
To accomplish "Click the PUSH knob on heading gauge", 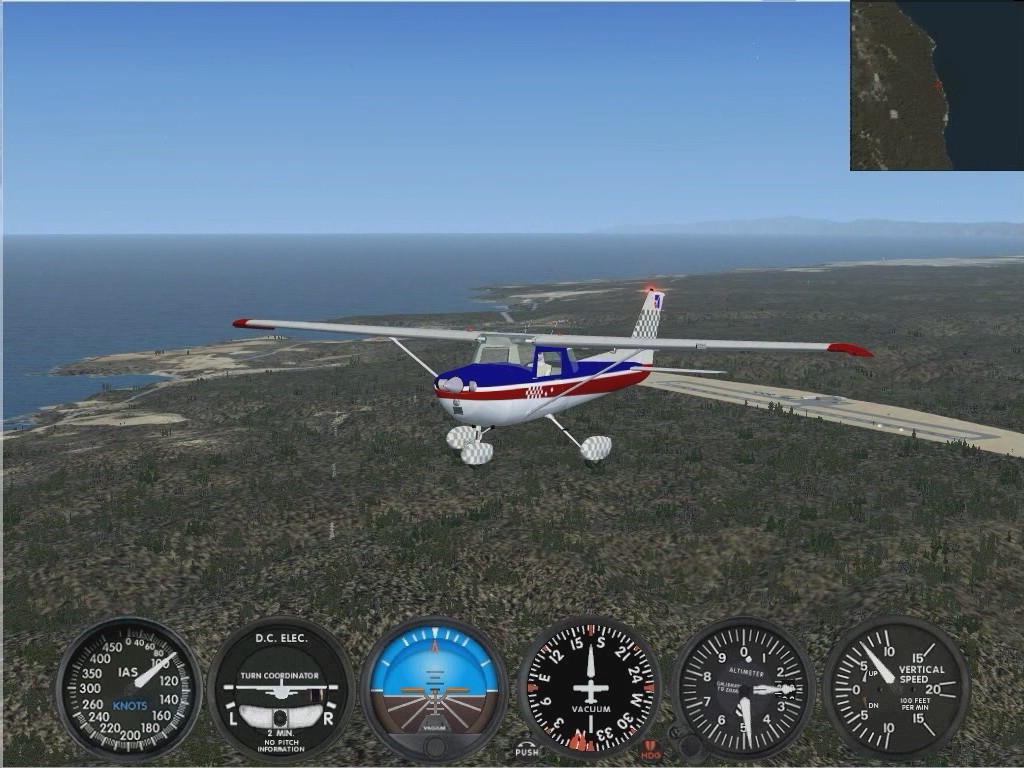I will (527, 749).
